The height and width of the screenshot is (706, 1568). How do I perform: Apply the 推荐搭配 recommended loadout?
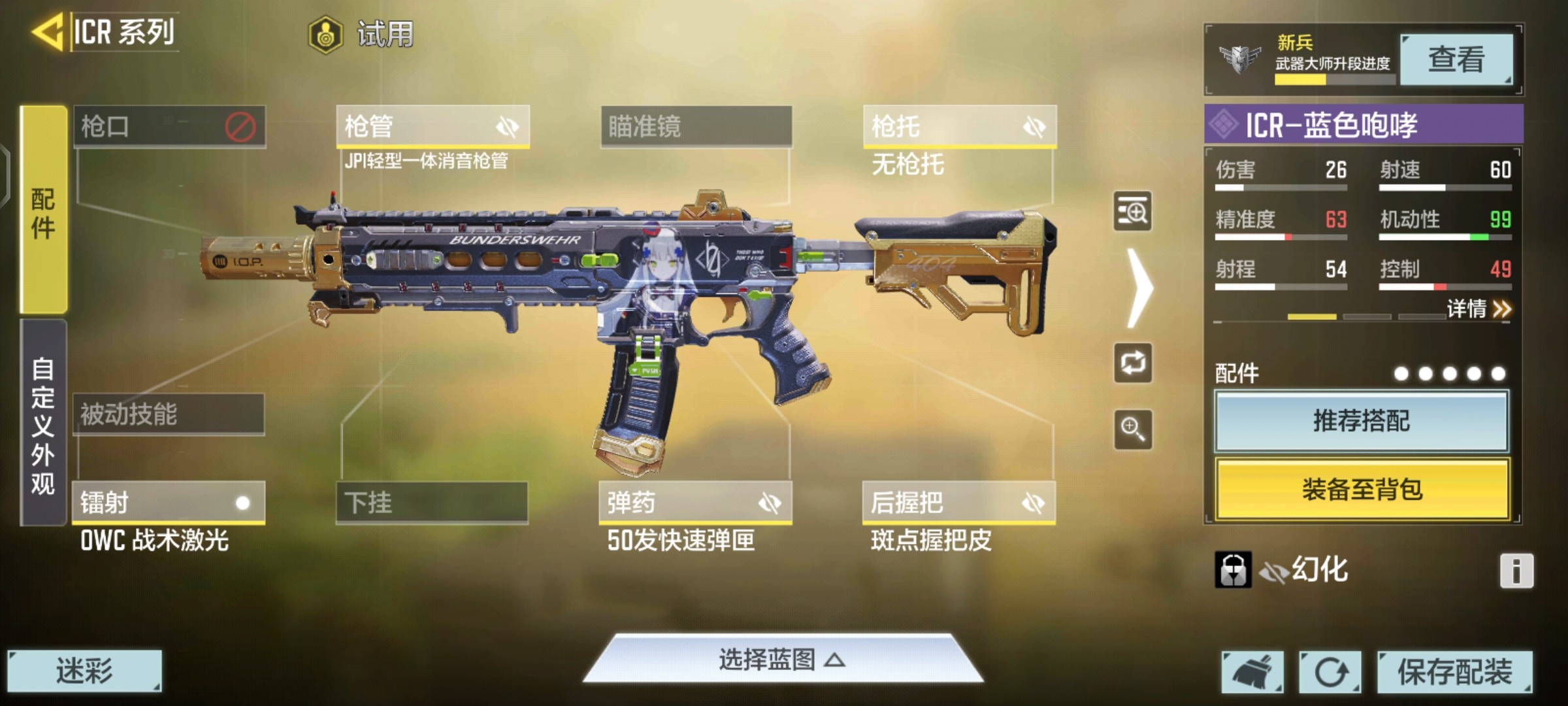click(x=1362, y=421)
